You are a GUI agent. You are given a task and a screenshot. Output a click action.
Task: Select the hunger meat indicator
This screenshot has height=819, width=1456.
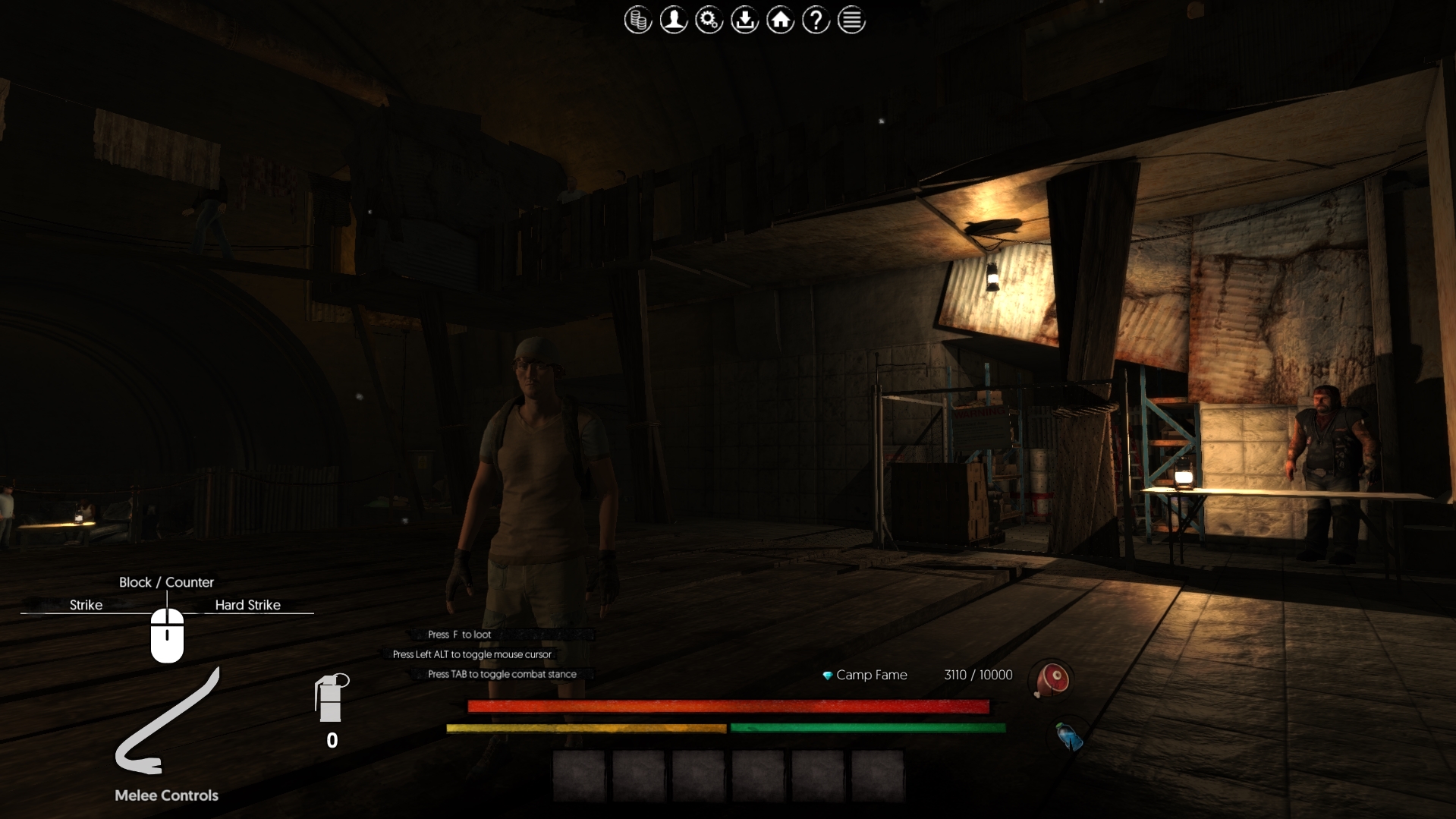click(1051, 680)
